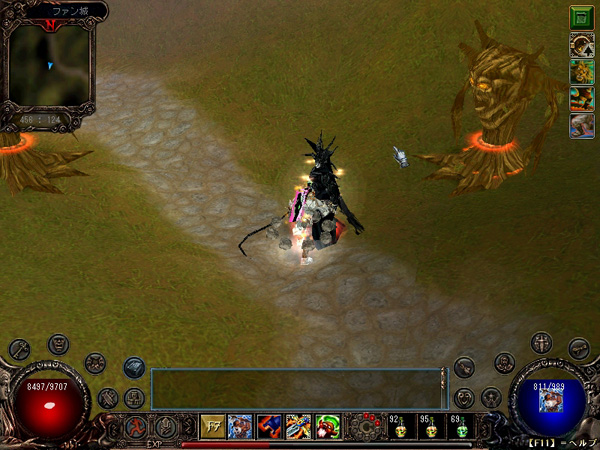Click the grey beast buff icon
Image resolution: width=600 pixels, height=450 pixels.
point(581,125)
